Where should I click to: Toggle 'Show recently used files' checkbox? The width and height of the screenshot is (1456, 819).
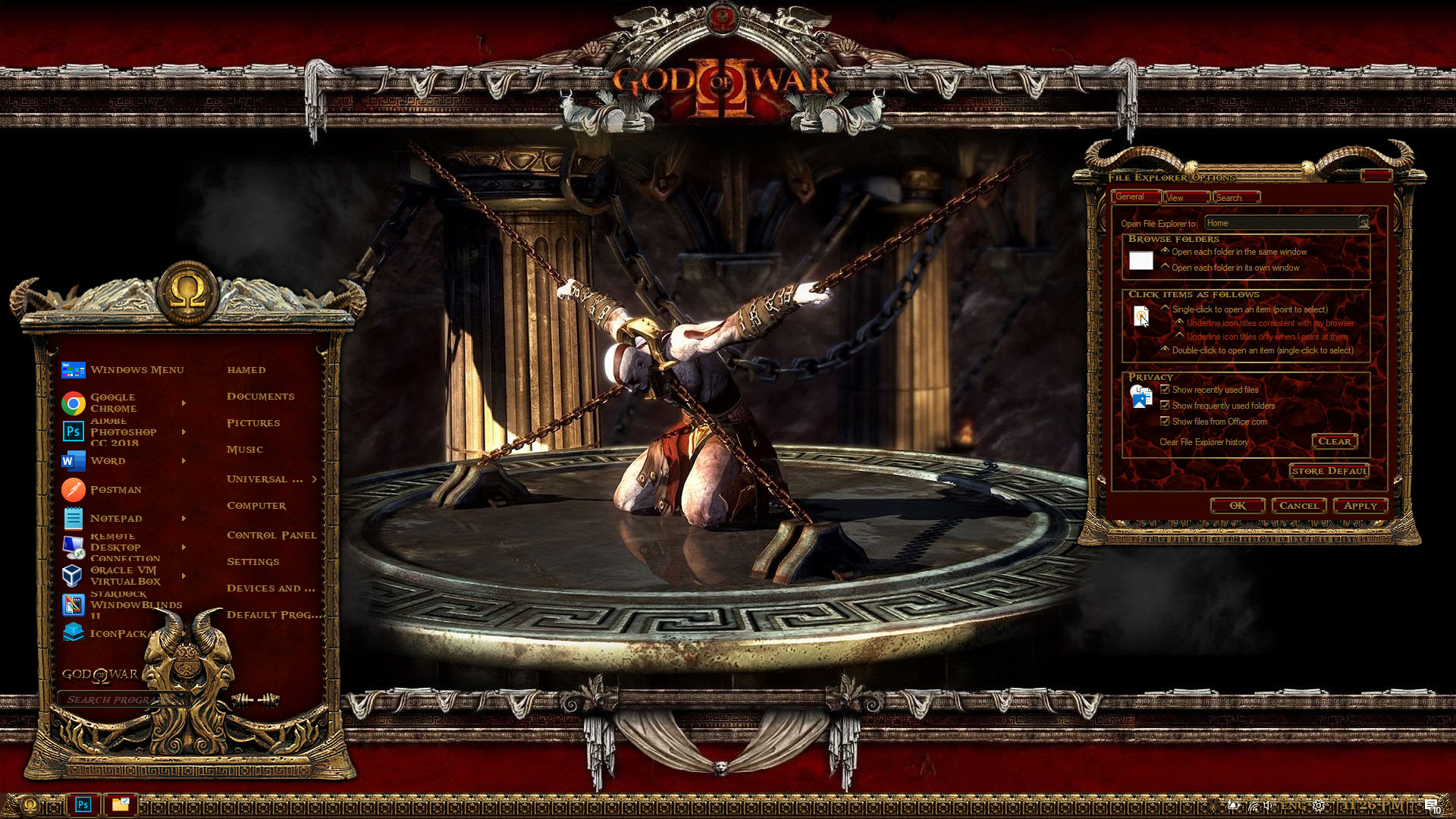click(x=1166, y=390)
